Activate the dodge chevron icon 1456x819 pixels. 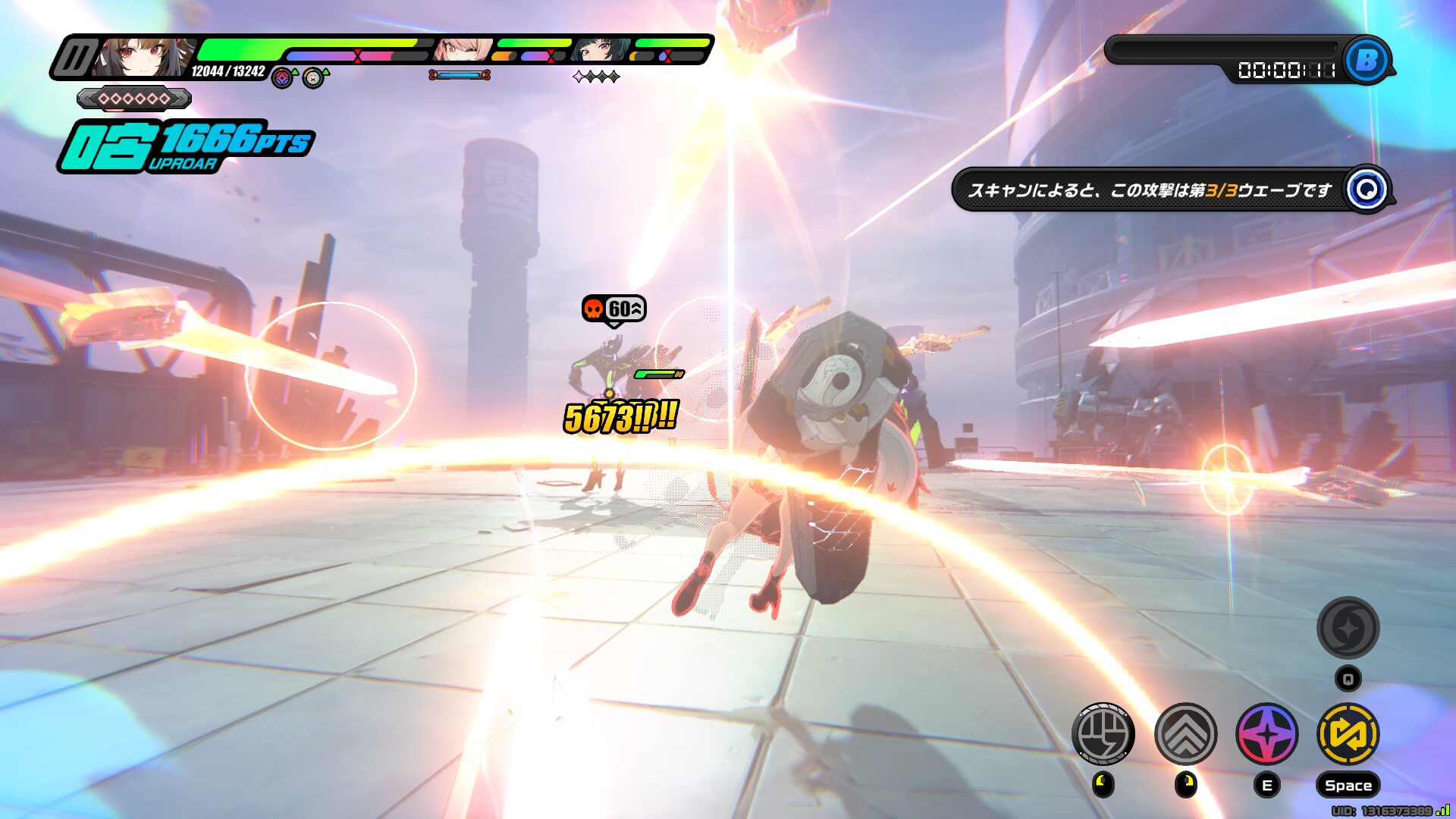[x=1185, y=733]
